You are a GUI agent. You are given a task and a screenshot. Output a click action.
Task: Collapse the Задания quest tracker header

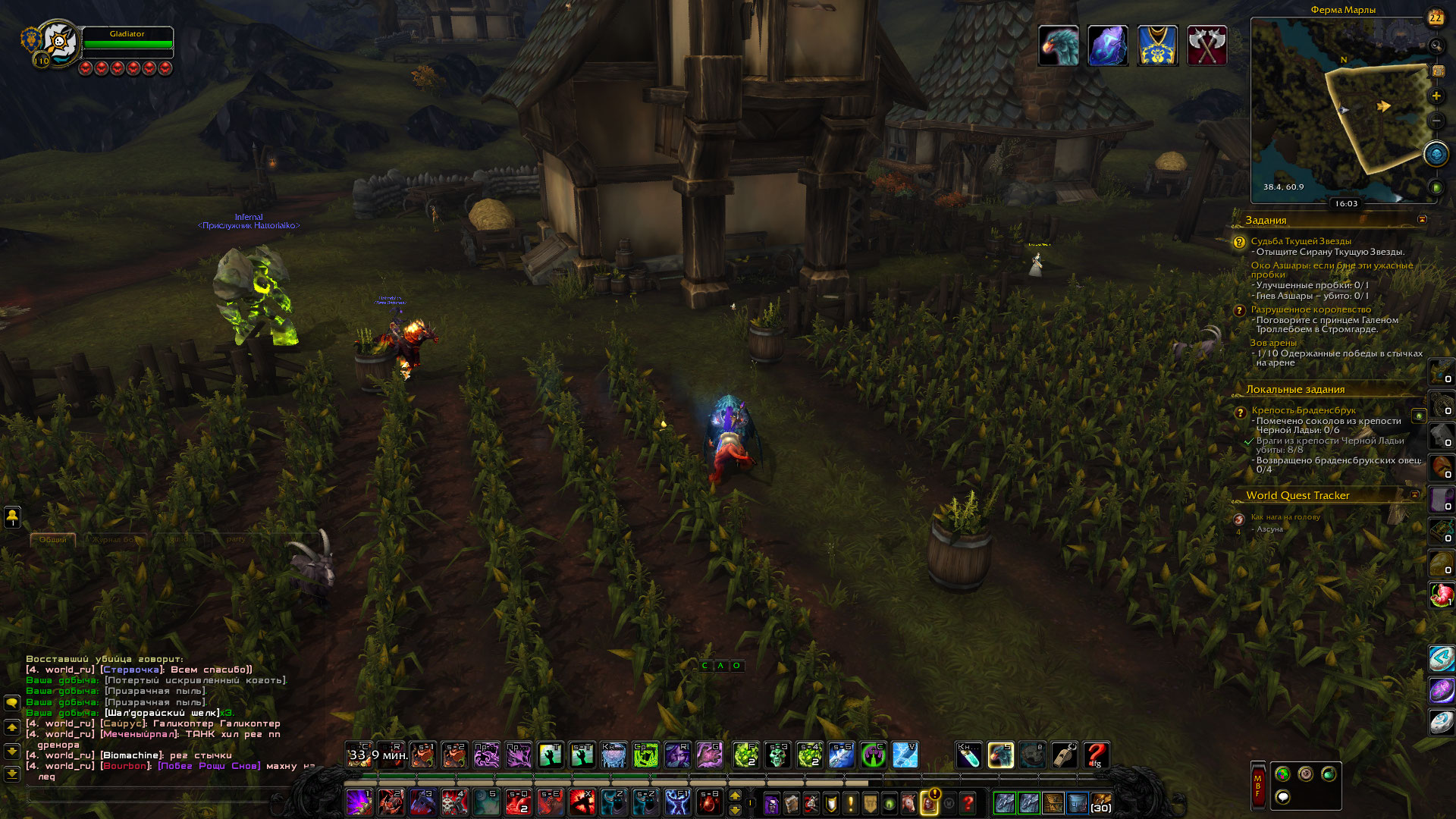pos(1422,220)
